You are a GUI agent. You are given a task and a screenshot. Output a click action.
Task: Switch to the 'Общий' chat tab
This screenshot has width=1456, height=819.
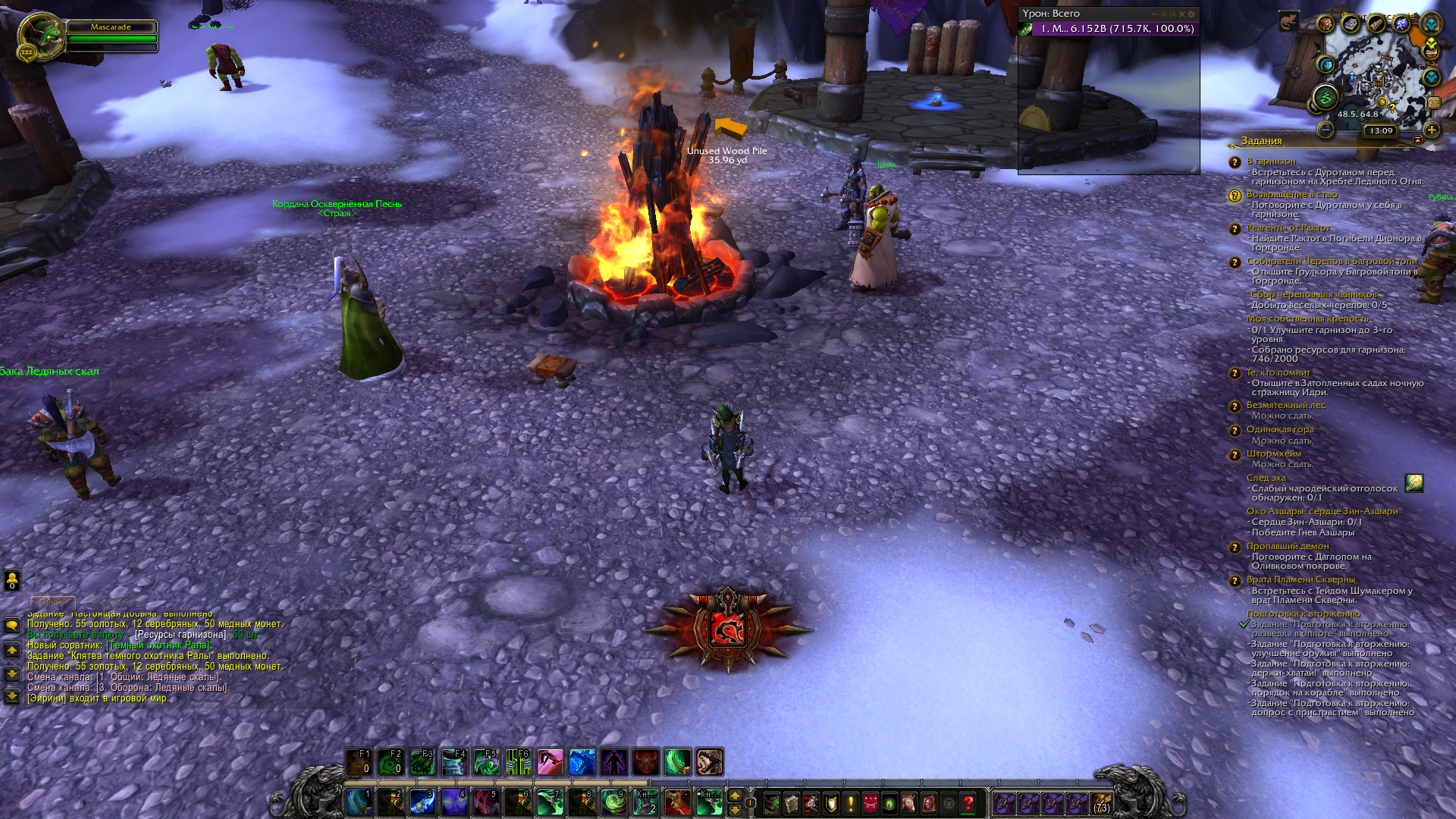click(x=53, y=601)
